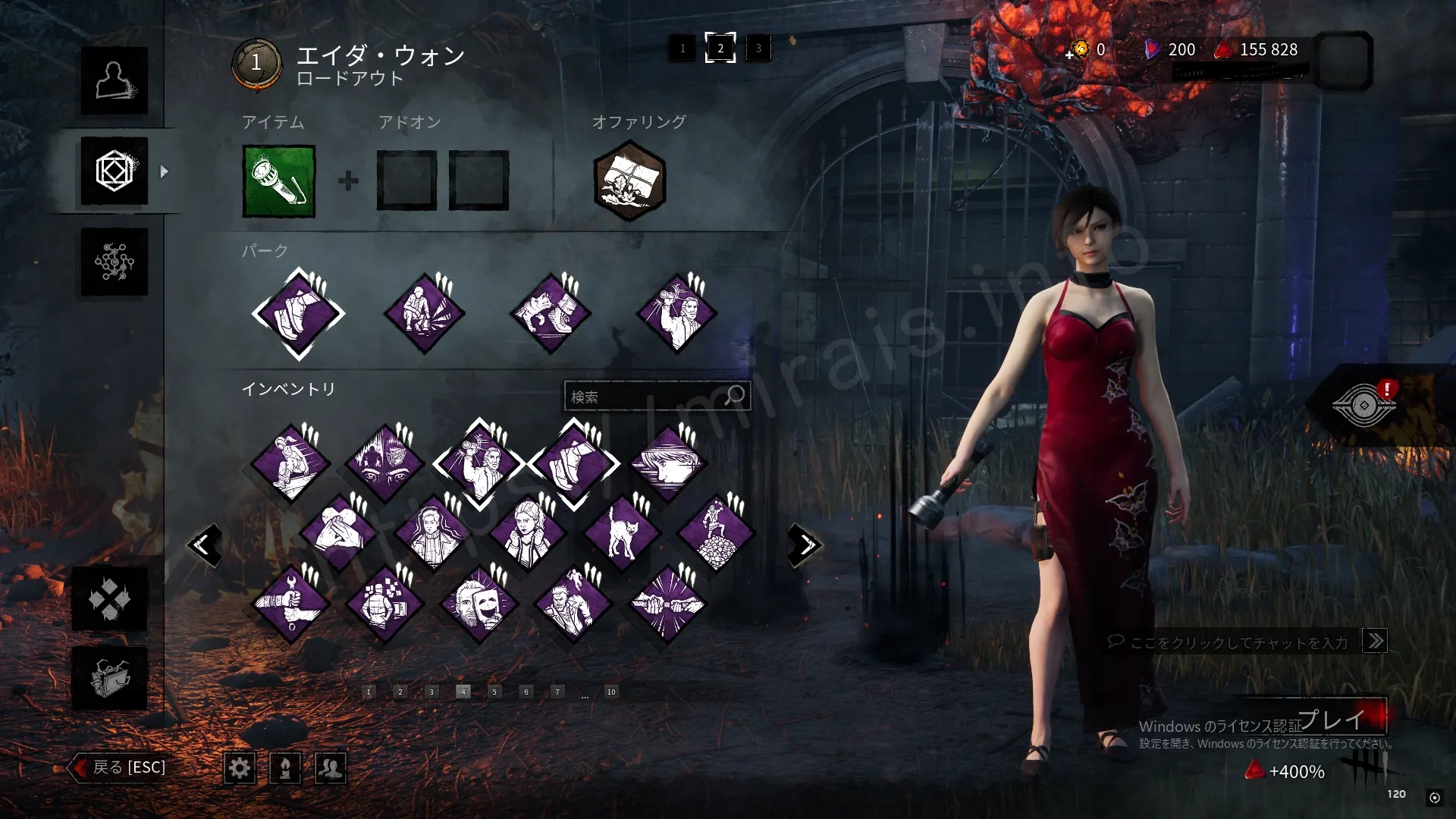Click the perk search field

(648, 397)
